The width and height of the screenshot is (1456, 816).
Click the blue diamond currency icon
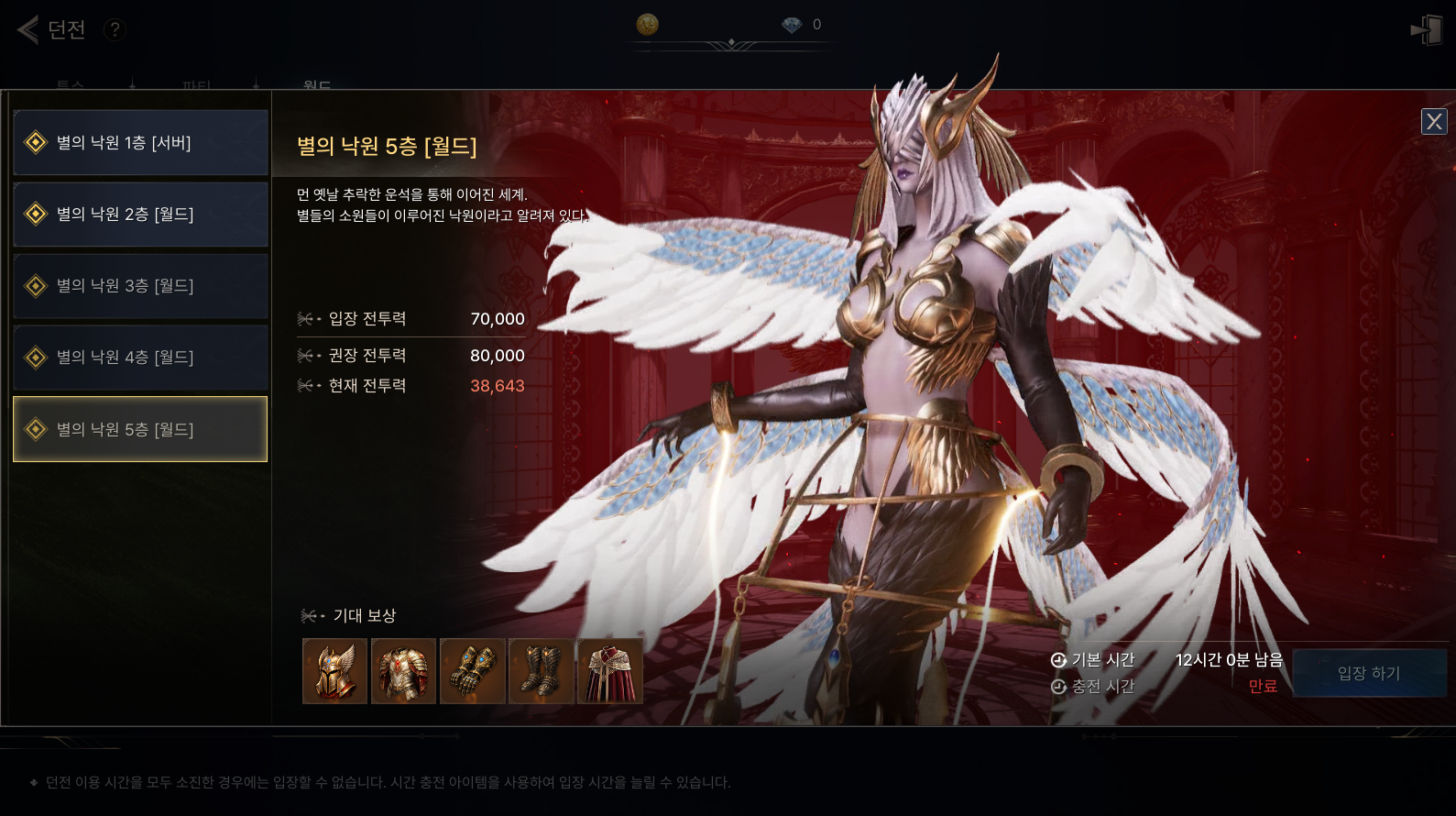pos(792,25)
